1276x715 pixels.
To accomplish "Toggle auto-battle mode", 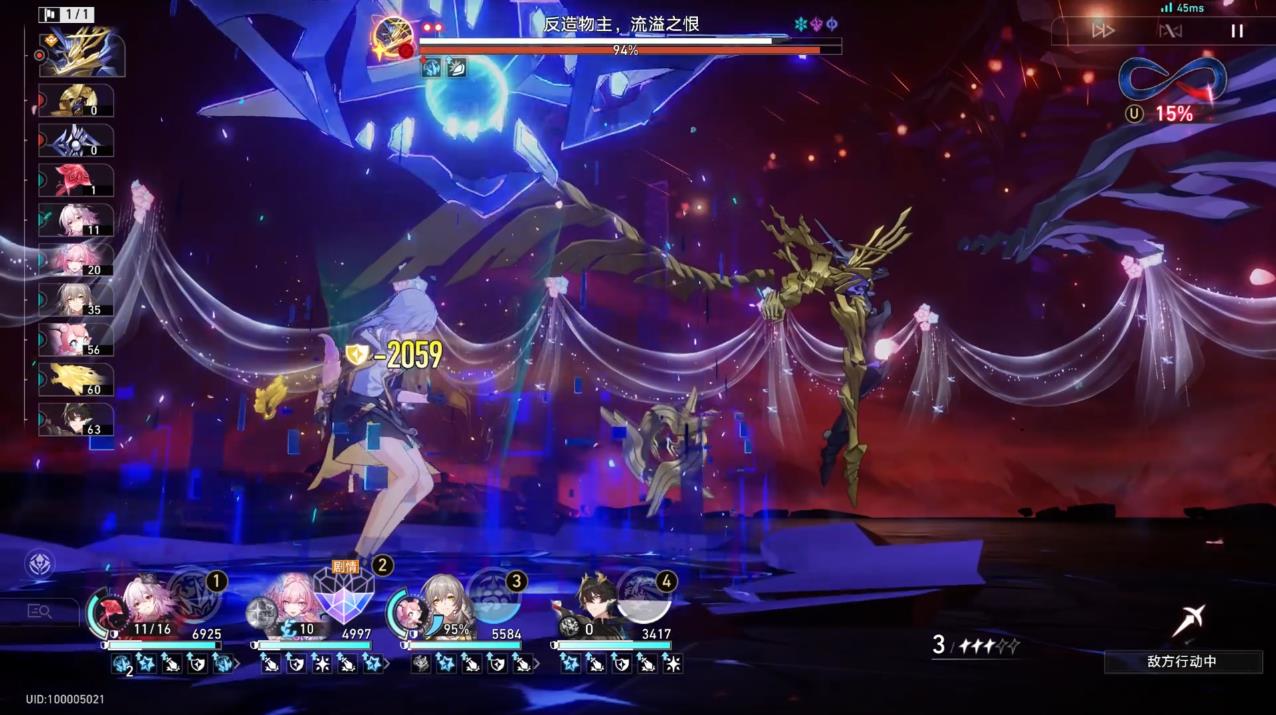I will click(x=1170, y=31).
